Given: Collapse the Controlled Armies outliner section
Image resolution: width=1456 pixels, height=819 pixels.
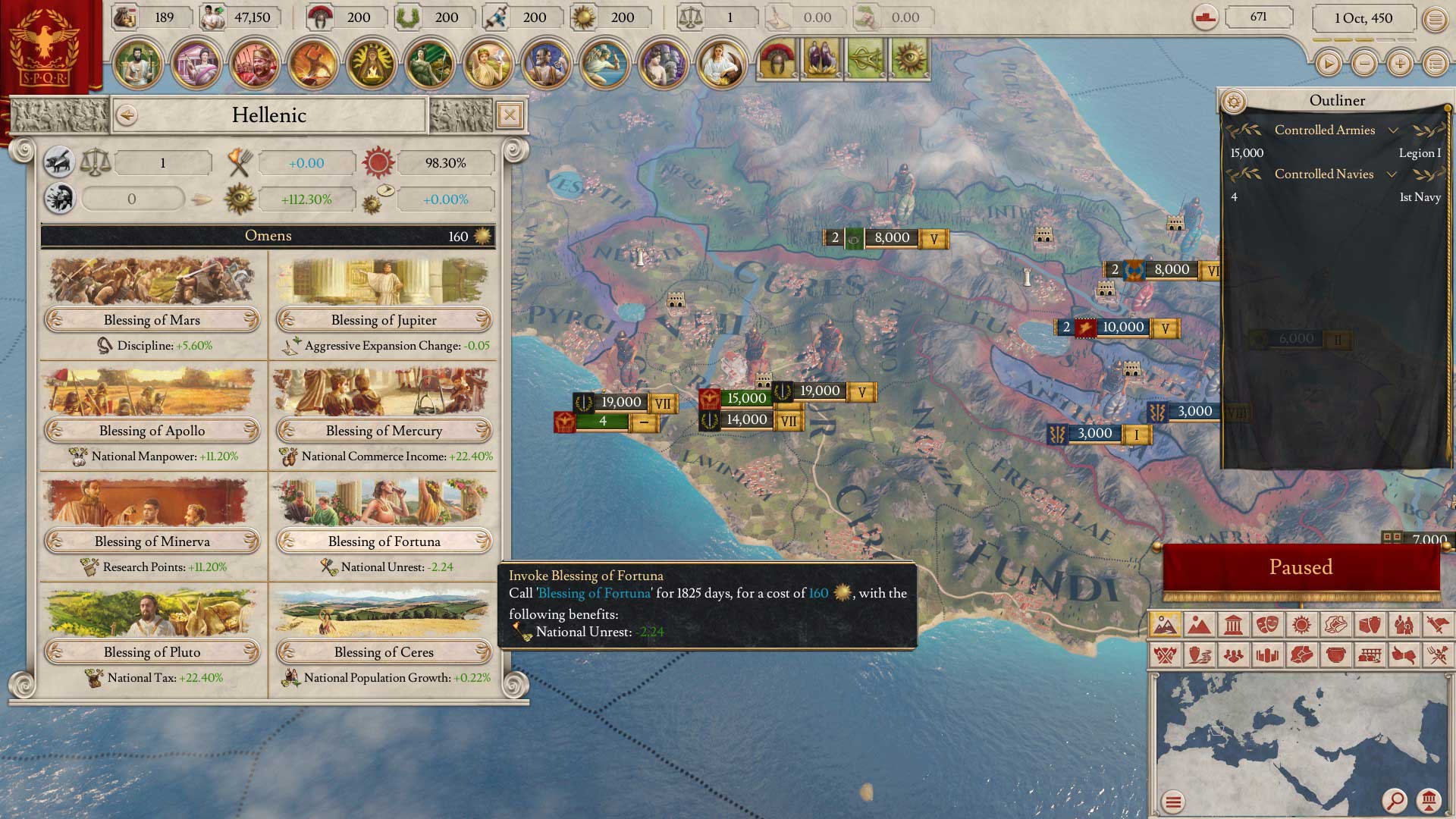Looking at the screenshot, I should pyautogui.click(x=1393, y=130).
